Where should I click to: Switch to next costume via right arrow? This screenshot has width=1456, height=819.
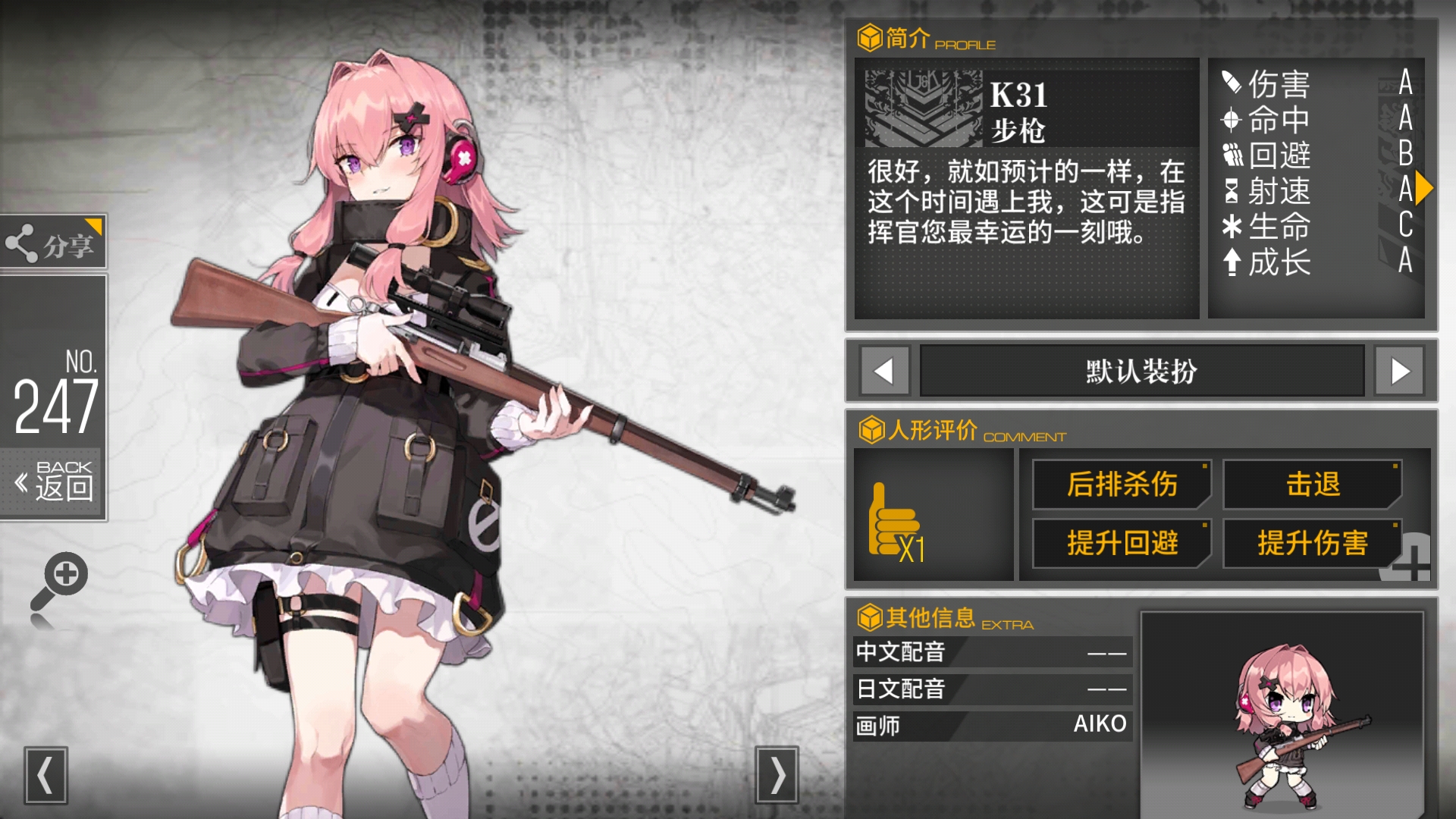tap(1399, 371)
